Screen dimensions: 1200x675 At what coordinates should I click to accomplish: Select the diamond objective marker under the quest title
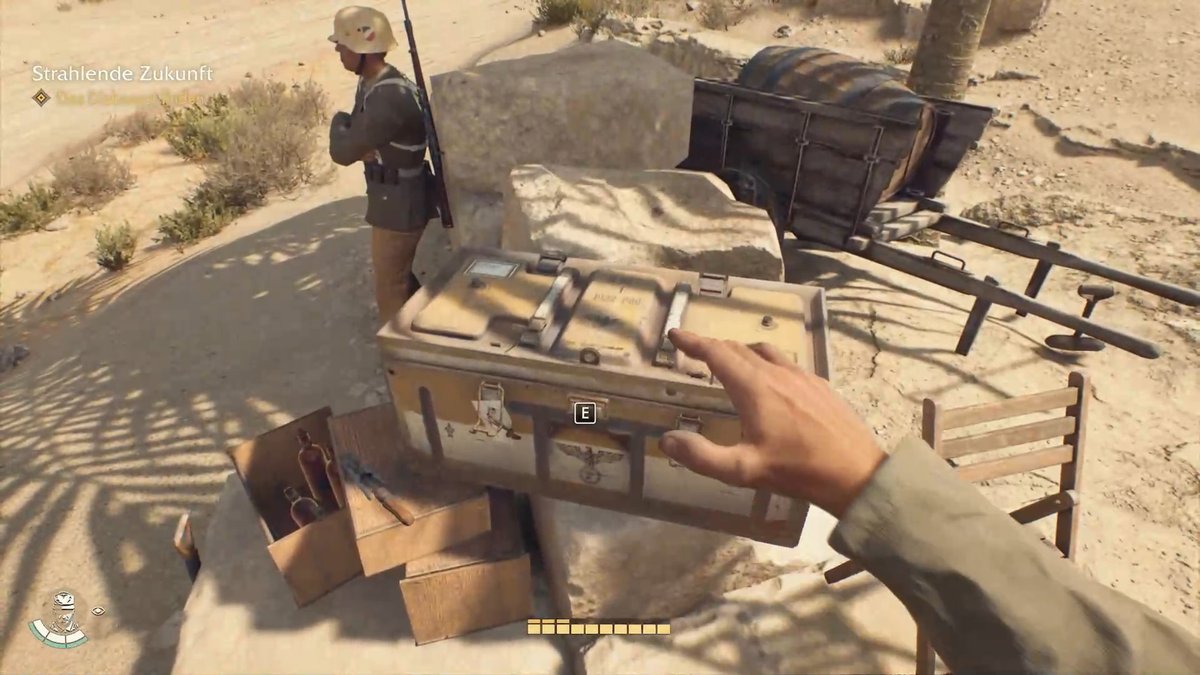pyautogui.click(x=41, y=98)
